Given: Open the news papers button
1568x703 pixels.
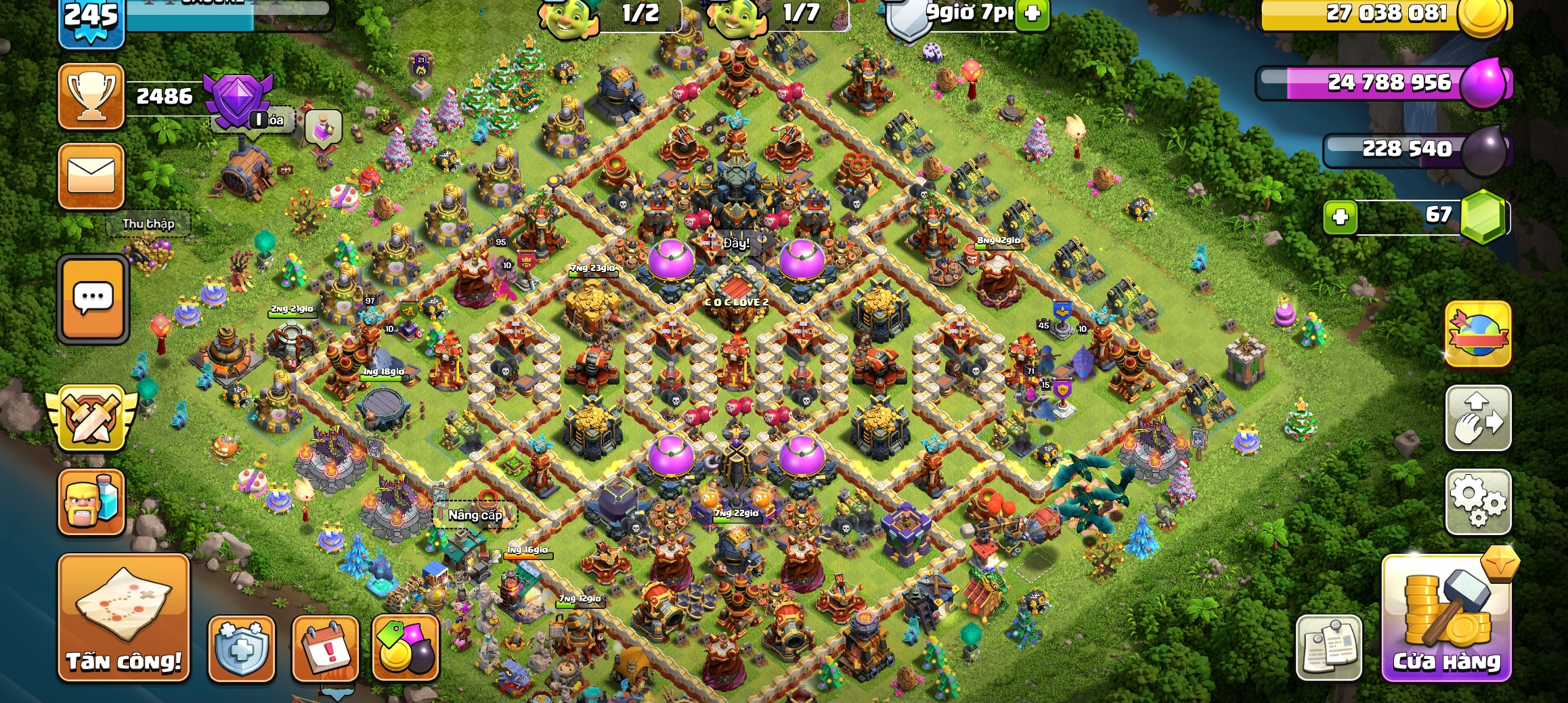Looking at the screenshot, I should [x=1328, y=647].
